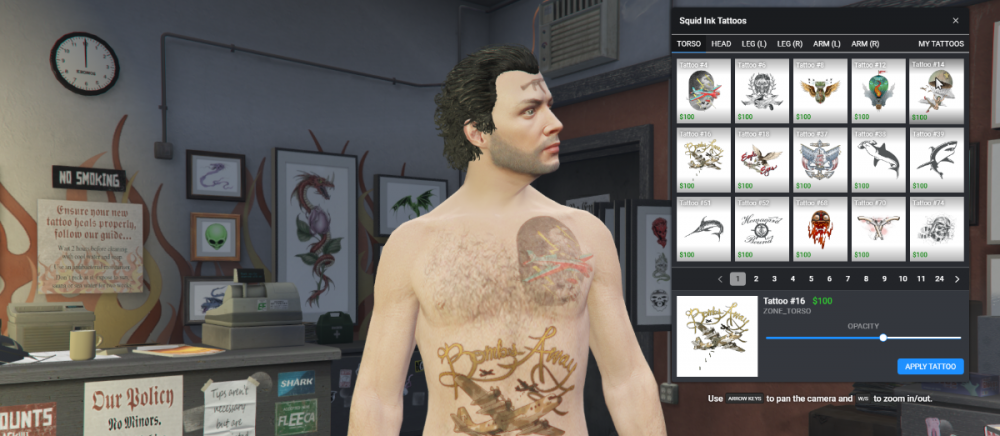The height and width of the screenshot is (436, 1000).
Task: Click the next page arrow
Action: coord(957,279)
